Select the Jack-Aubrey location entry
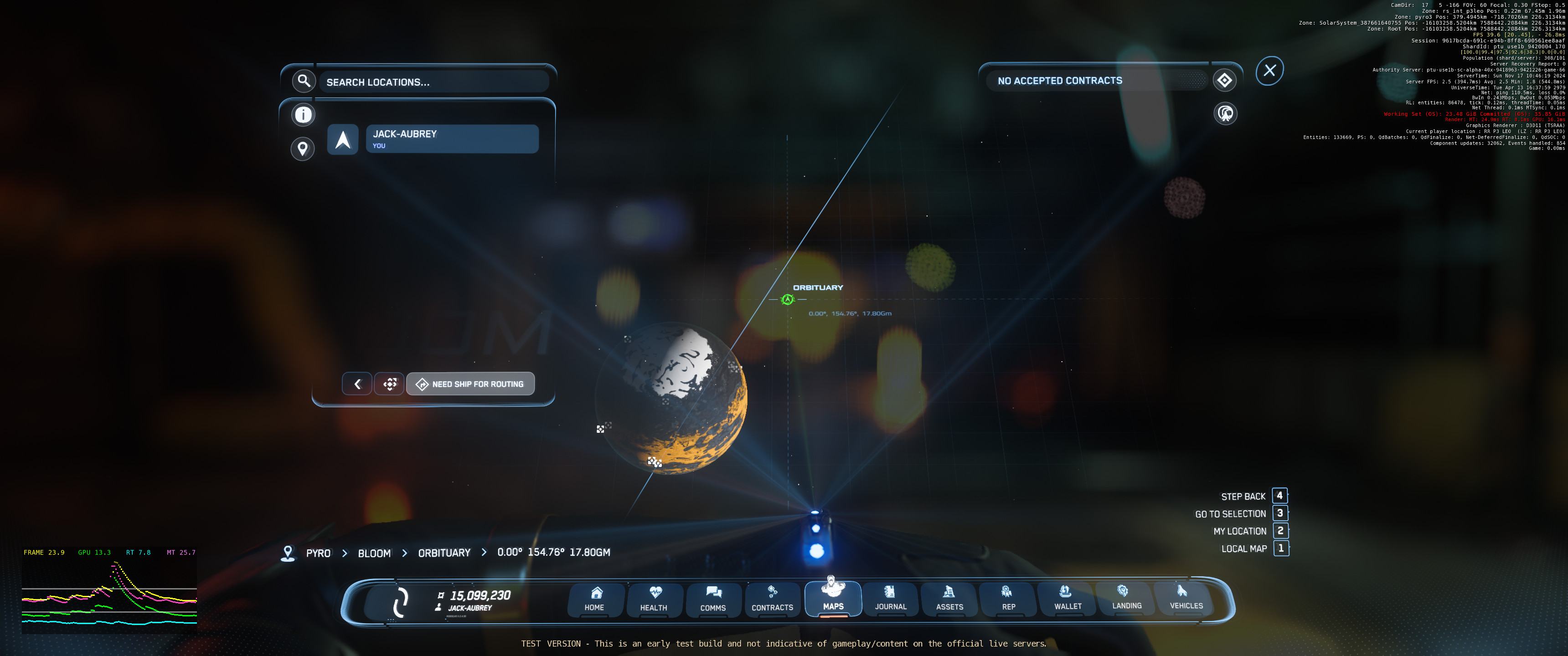 click(x=452, y=139)
